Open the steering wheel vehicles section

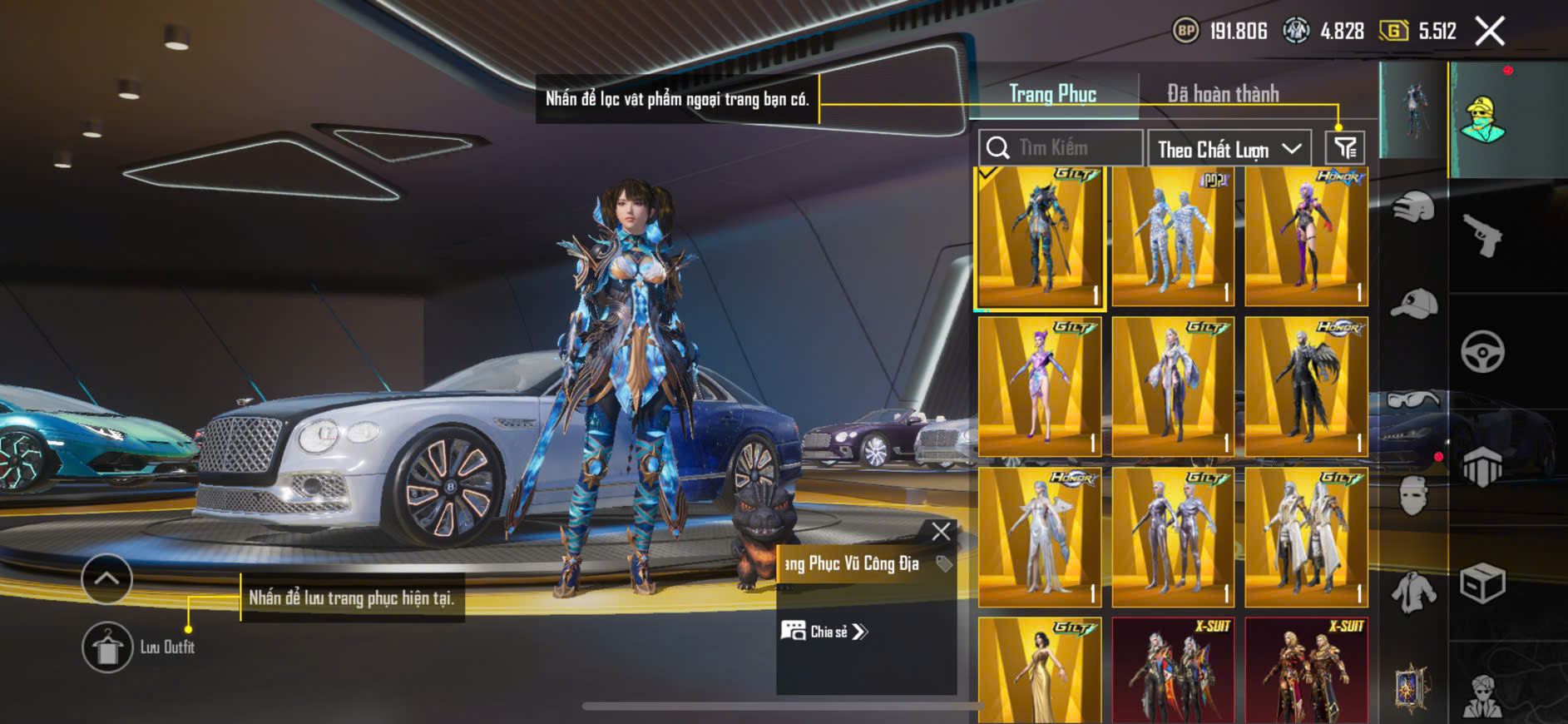(x=1482, y=351)
